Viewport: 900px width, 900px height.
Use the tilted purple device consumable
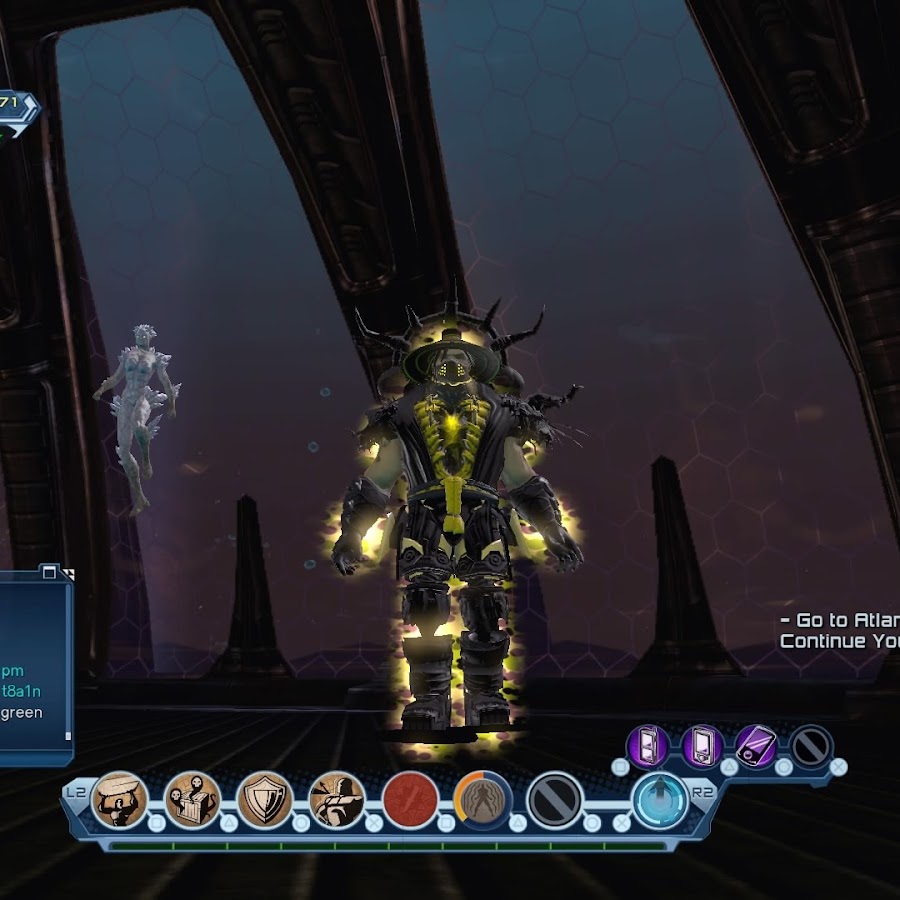[x=755, y=746]
